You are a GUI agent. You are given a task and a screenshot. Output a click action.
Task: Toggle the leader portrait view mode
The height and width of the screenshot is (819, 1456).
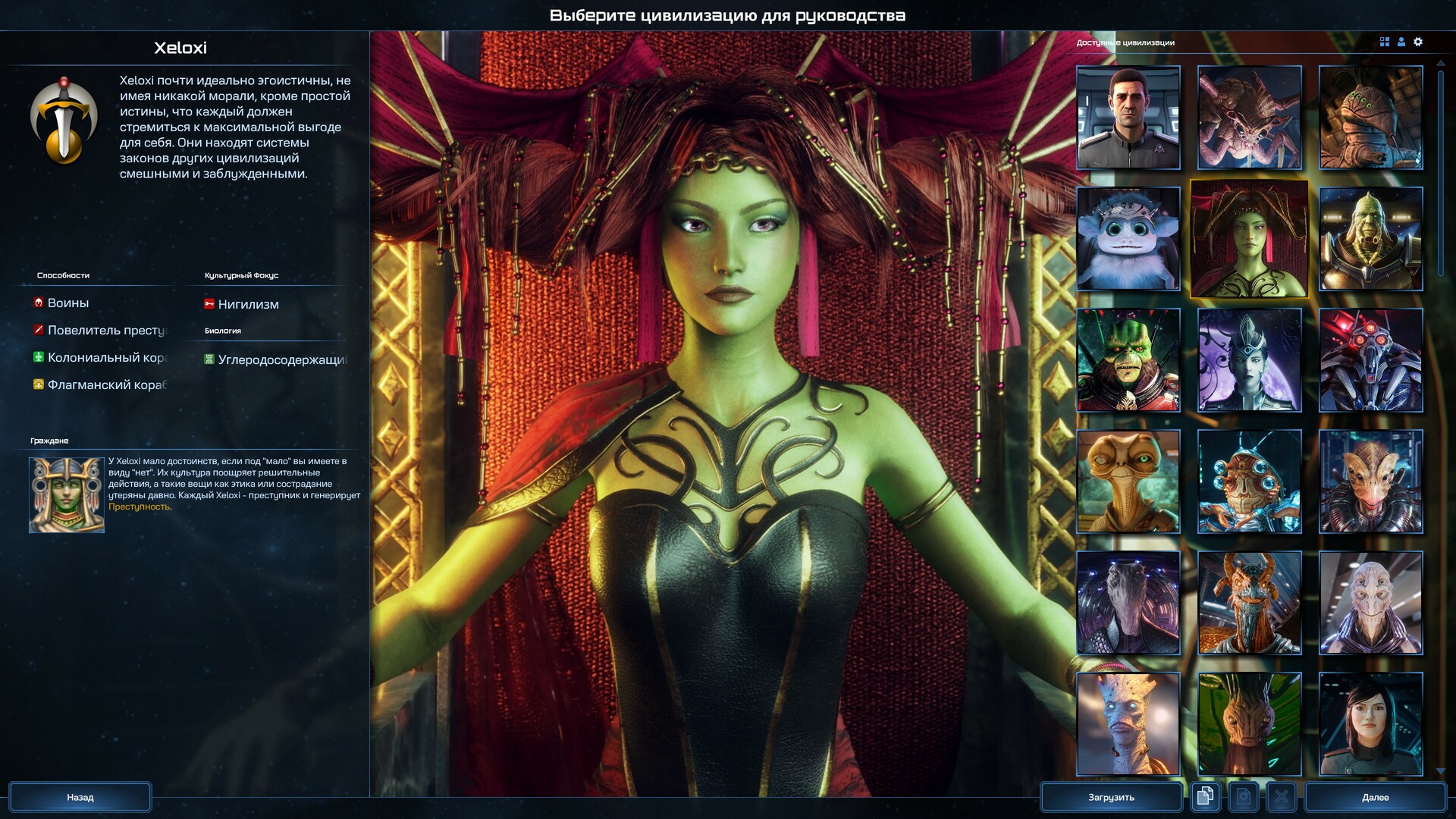(x=1400, y=42)
